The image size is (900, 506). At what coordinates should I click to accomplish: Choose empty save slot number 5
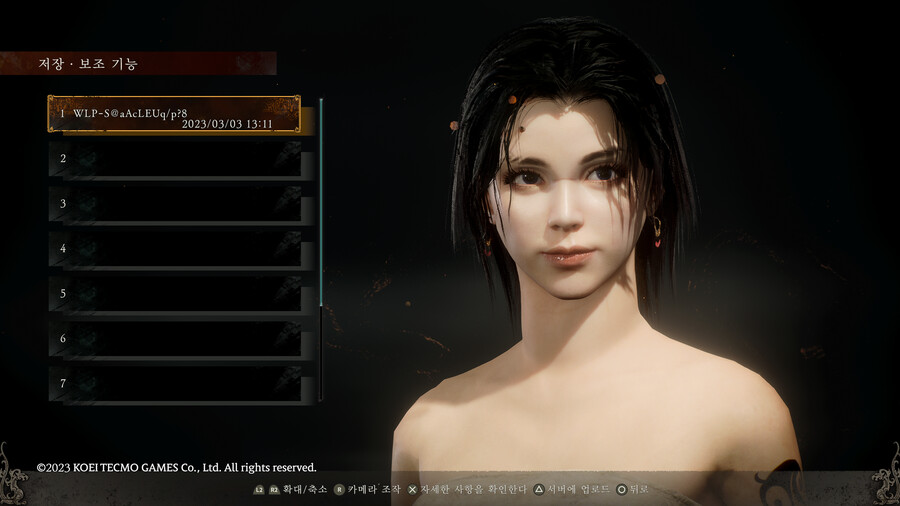(174, 294)
